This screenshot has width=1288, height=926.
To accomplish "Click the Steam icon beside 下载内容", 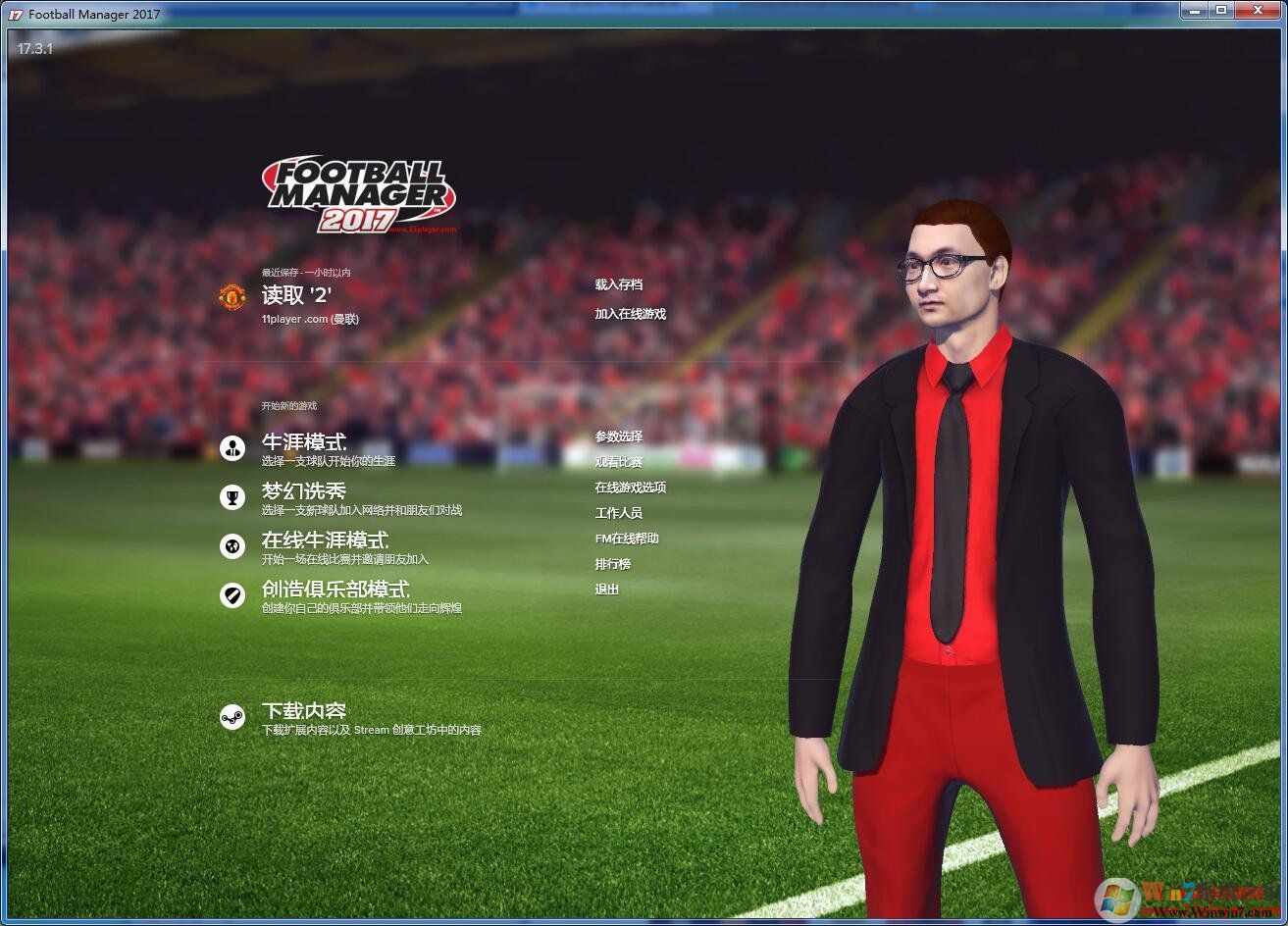I will (232, 717).
